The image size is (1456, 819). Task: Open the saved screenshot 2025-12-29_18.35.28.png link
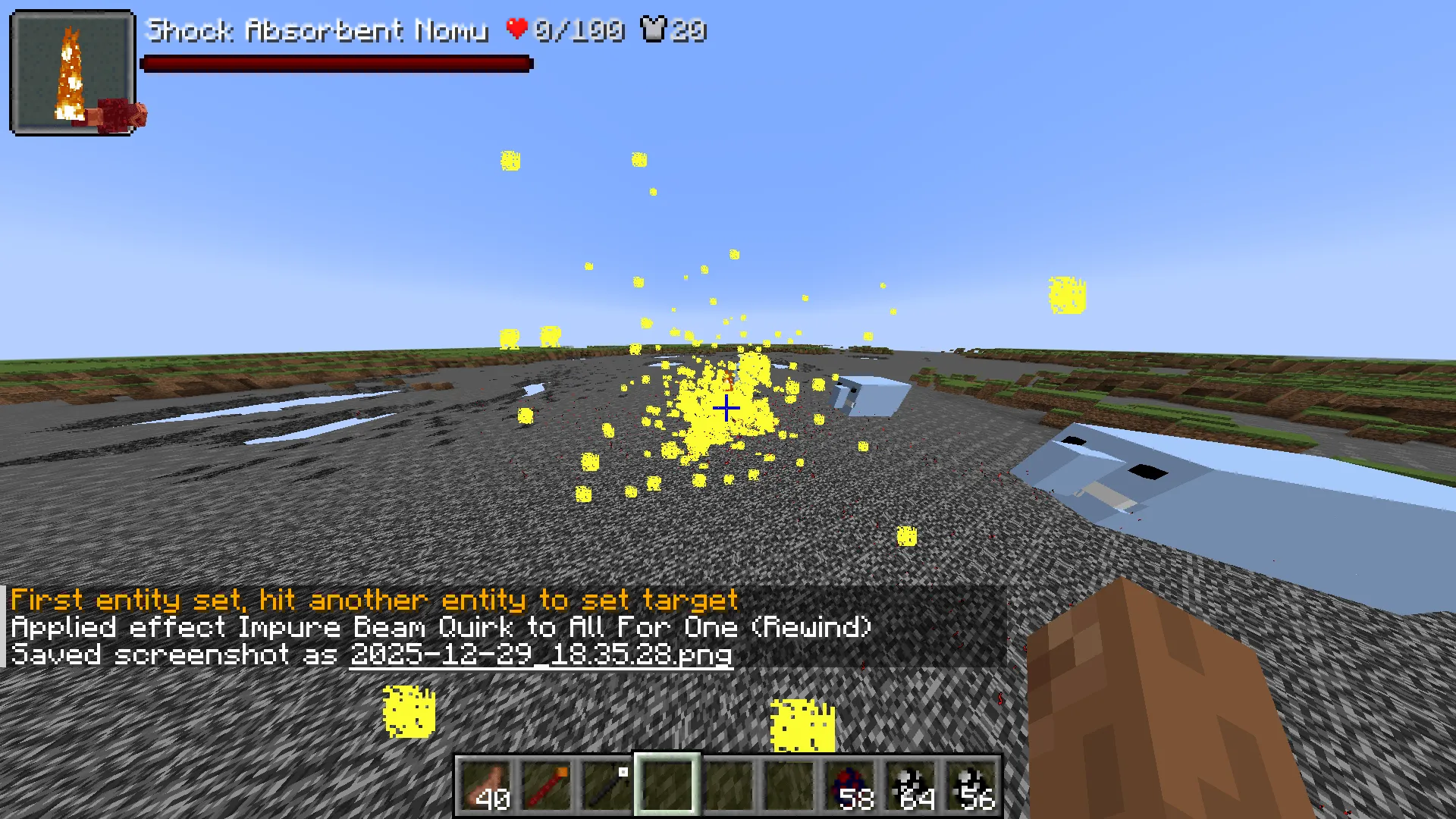[x=540, y=655]
